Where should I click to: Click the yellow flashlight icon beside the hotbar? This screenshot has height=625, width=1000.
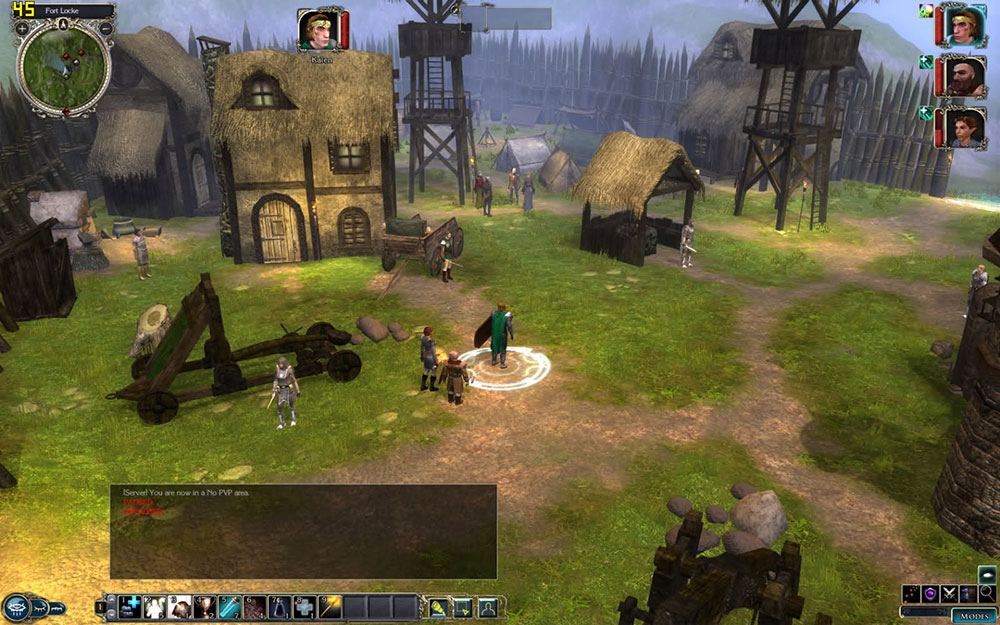click(438, 607)
